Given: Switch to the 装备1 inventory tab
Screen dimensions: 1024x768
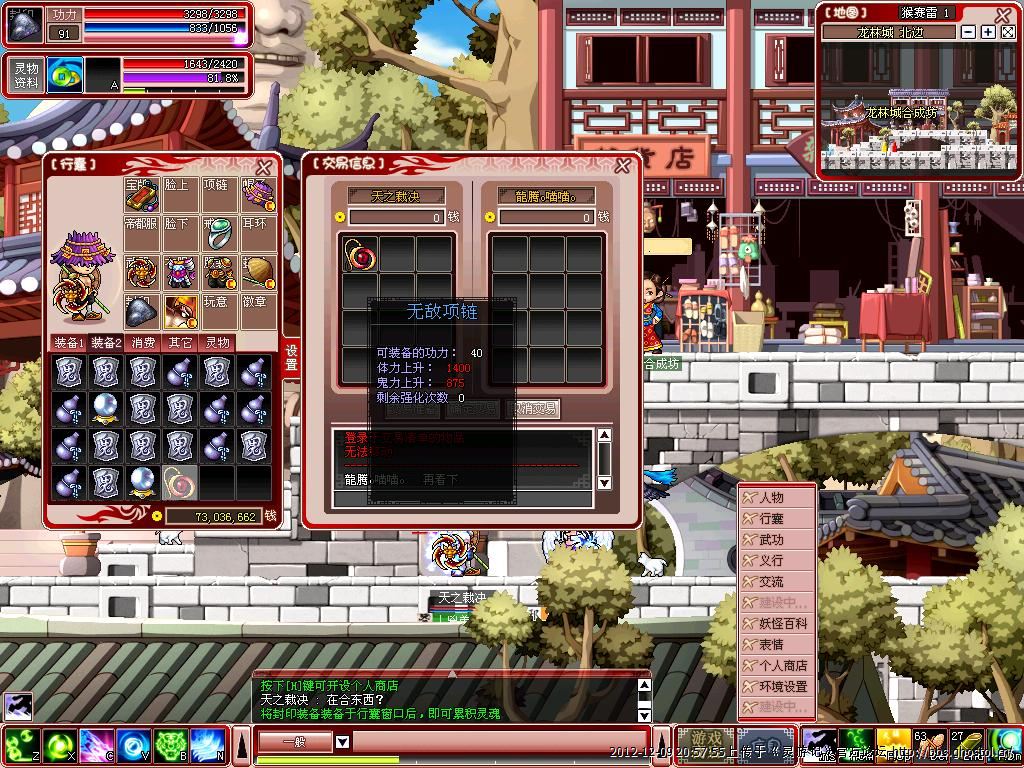Looking at the screenshot, I should pos(68,342).
